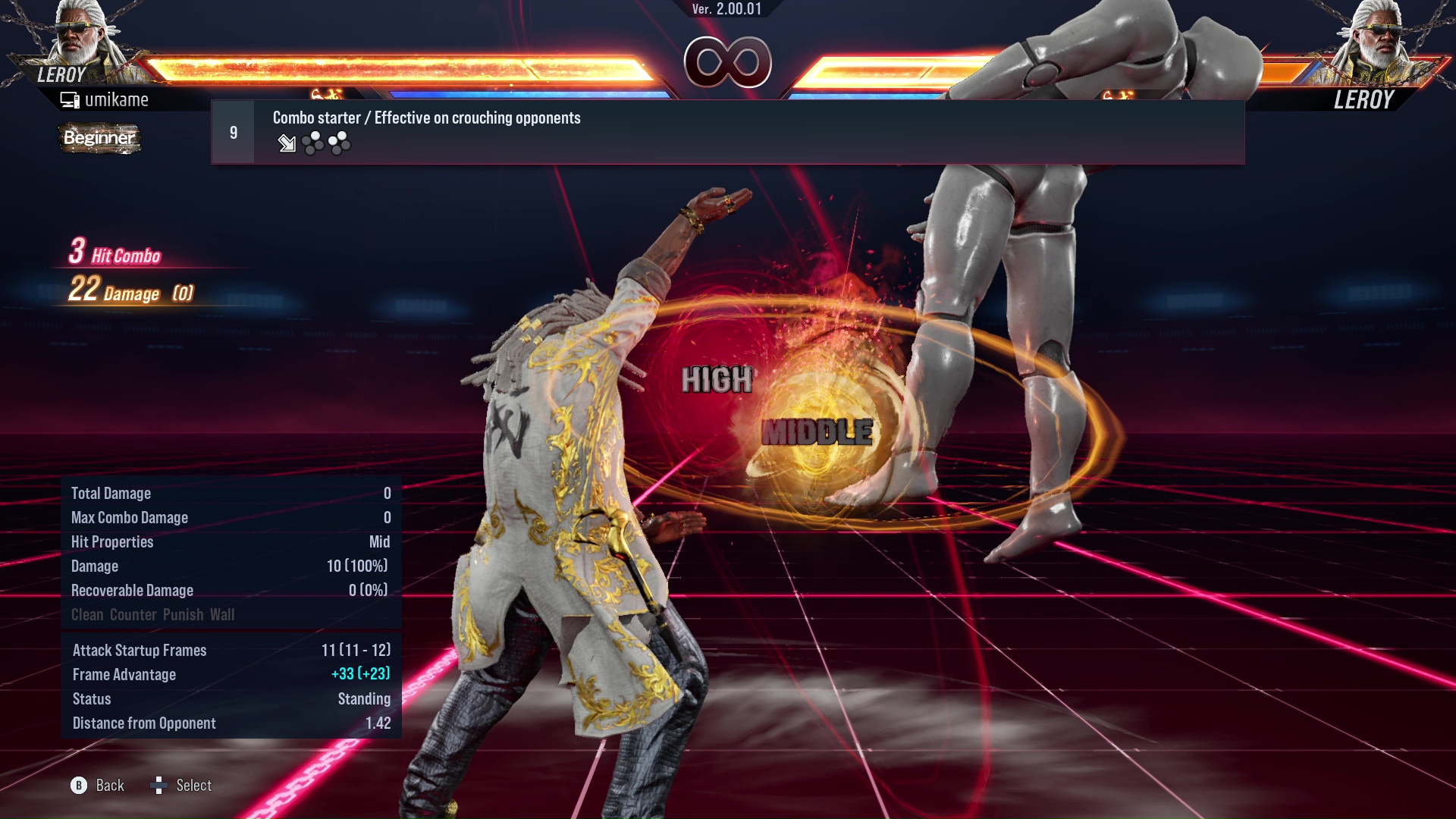Screen dimensions: 1456x819
Task: Click the umikame player name
Action: click(118, 99)
